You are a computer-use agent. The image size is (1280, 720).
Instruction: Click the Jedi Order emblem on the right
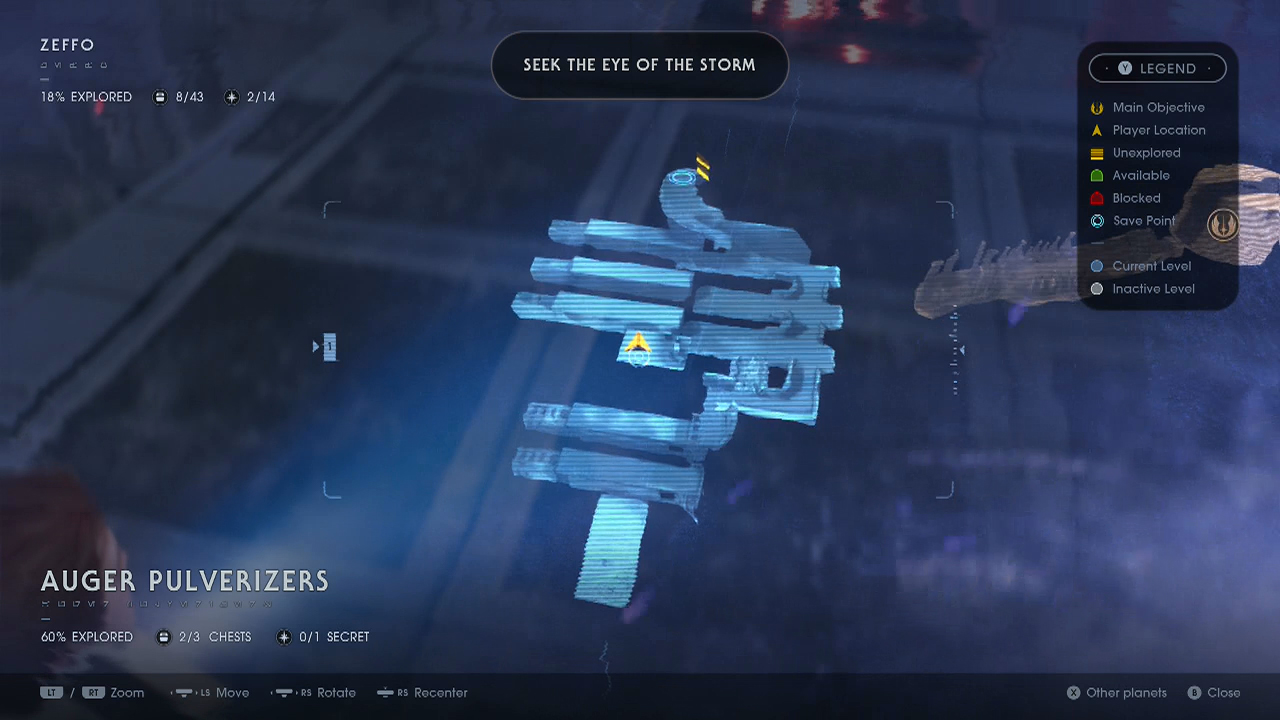[1224, 224]
